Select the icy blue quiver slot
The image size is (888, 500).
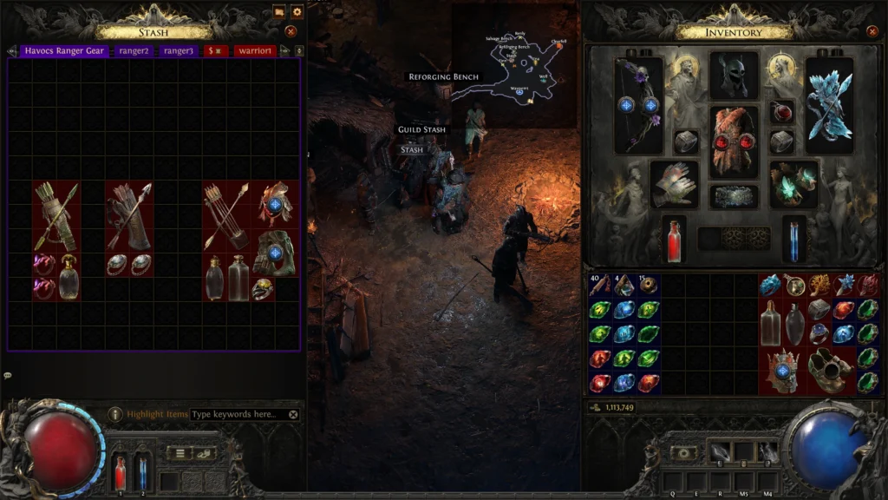point(829,104)
